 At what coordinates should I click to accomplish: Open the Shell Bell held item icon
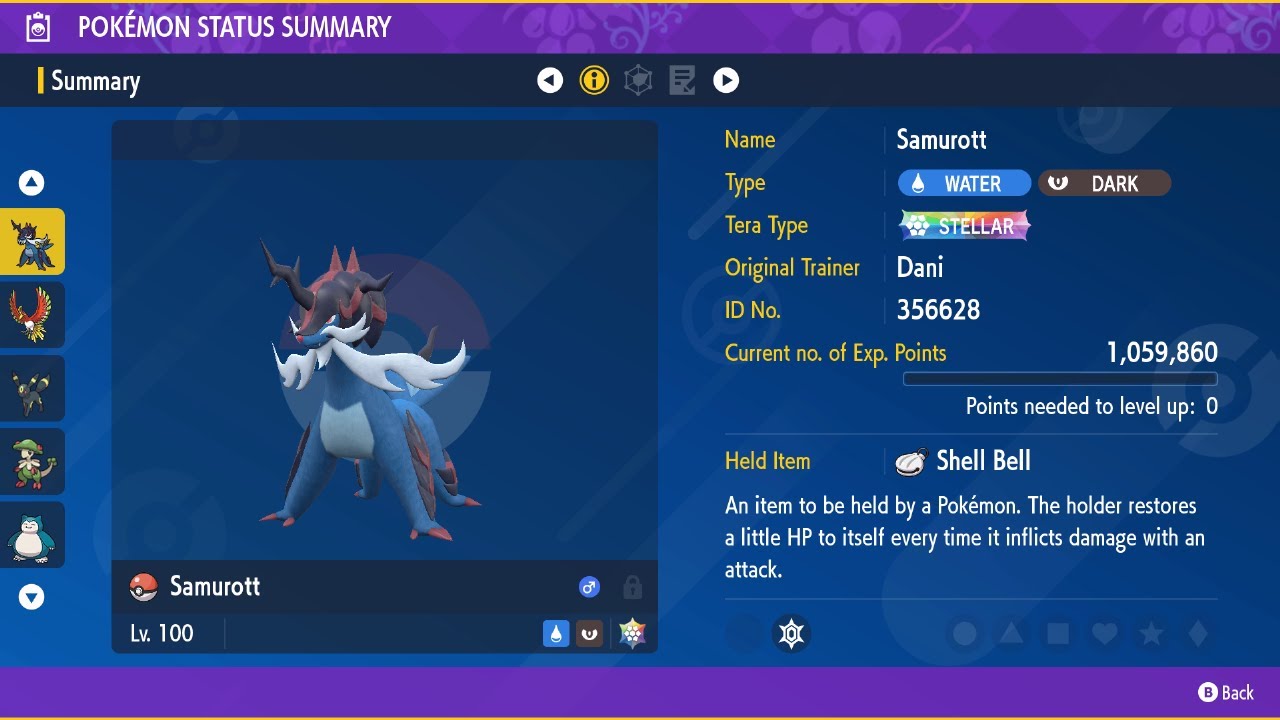(x=908, y=460)
